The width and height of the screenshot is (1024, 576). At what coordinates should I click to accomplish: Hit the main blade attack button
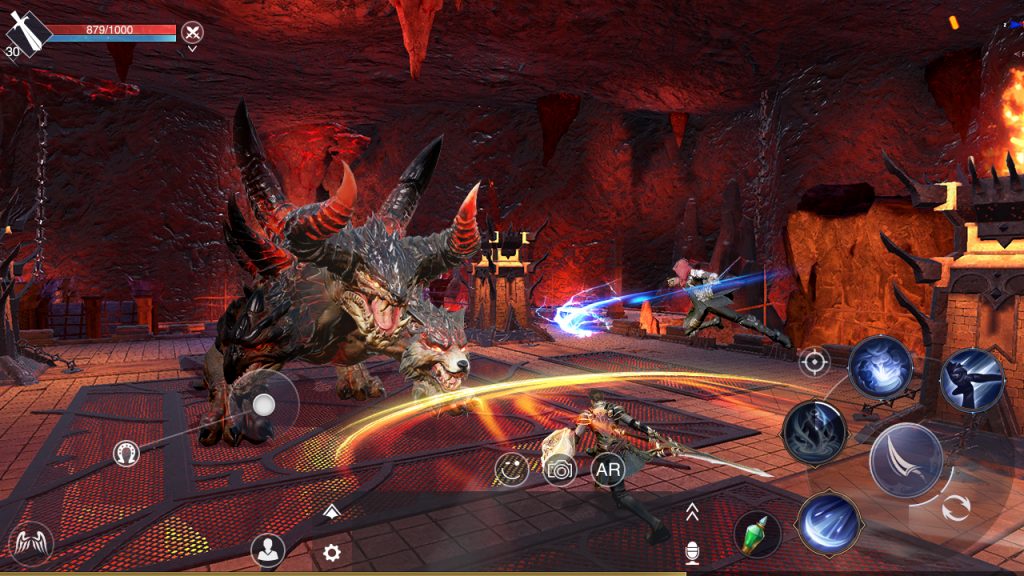pos(905,460)
